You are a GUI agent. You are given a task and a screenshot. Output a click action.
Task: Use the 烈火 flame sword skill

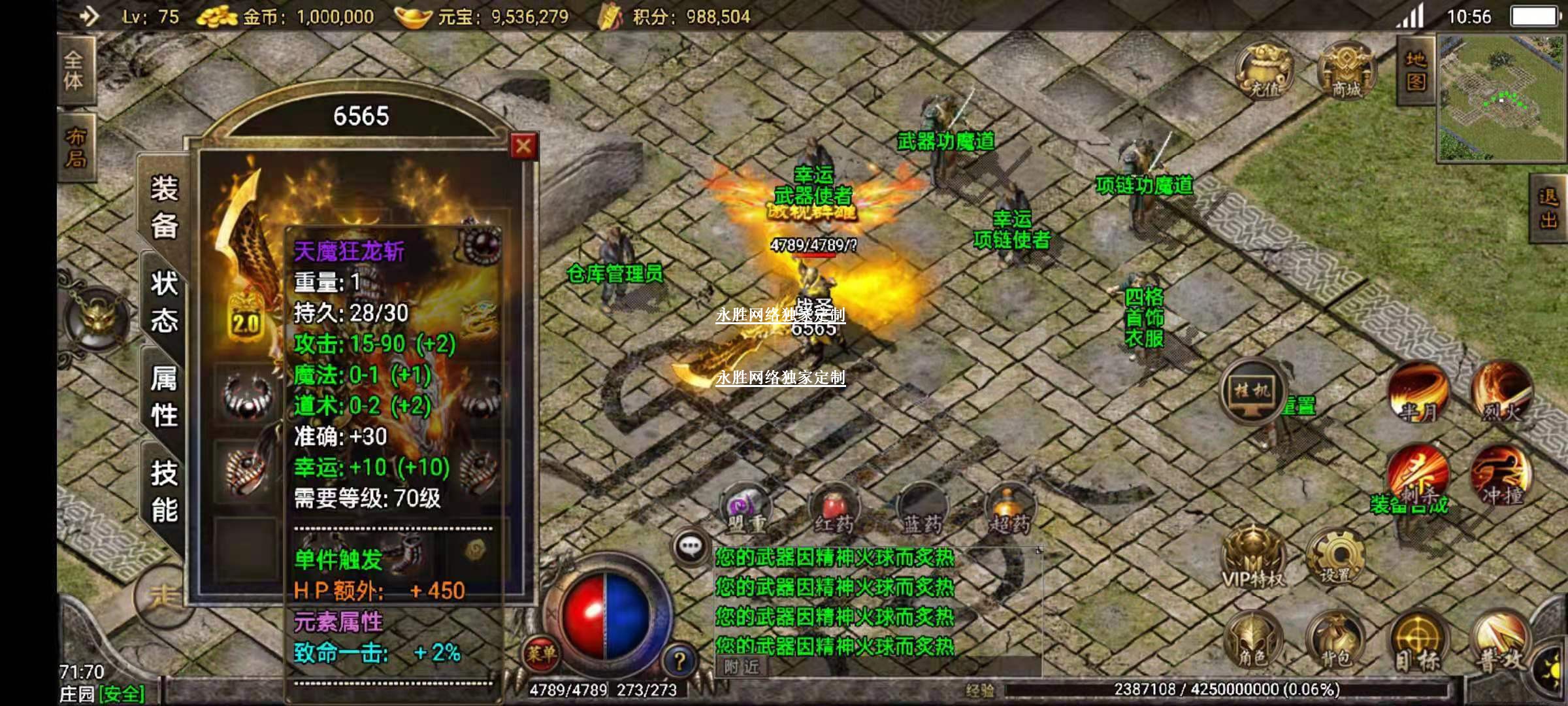coord(1501,392)
